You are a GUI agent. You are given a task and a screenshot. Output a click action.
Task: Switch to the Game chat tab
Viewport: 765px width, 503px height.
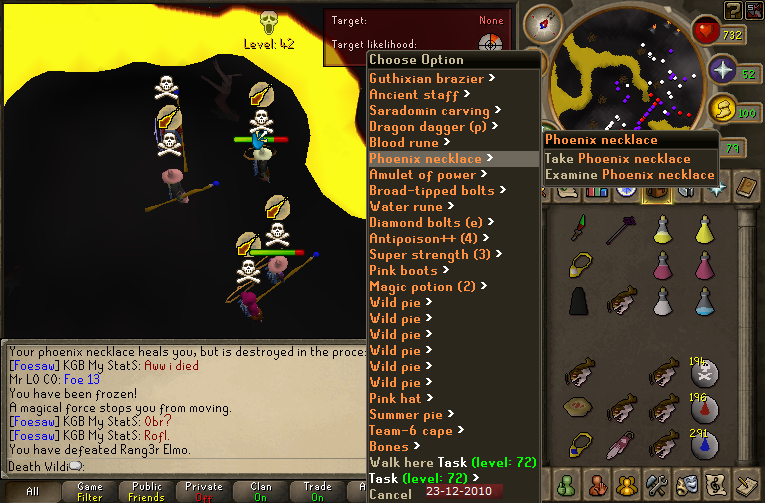point(89,491)
